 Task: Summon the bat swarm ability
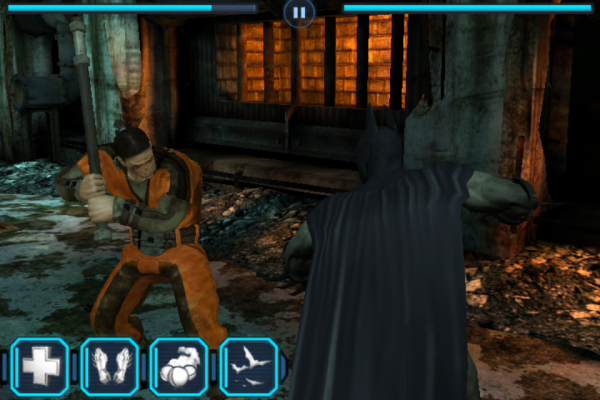pos(247,367)
